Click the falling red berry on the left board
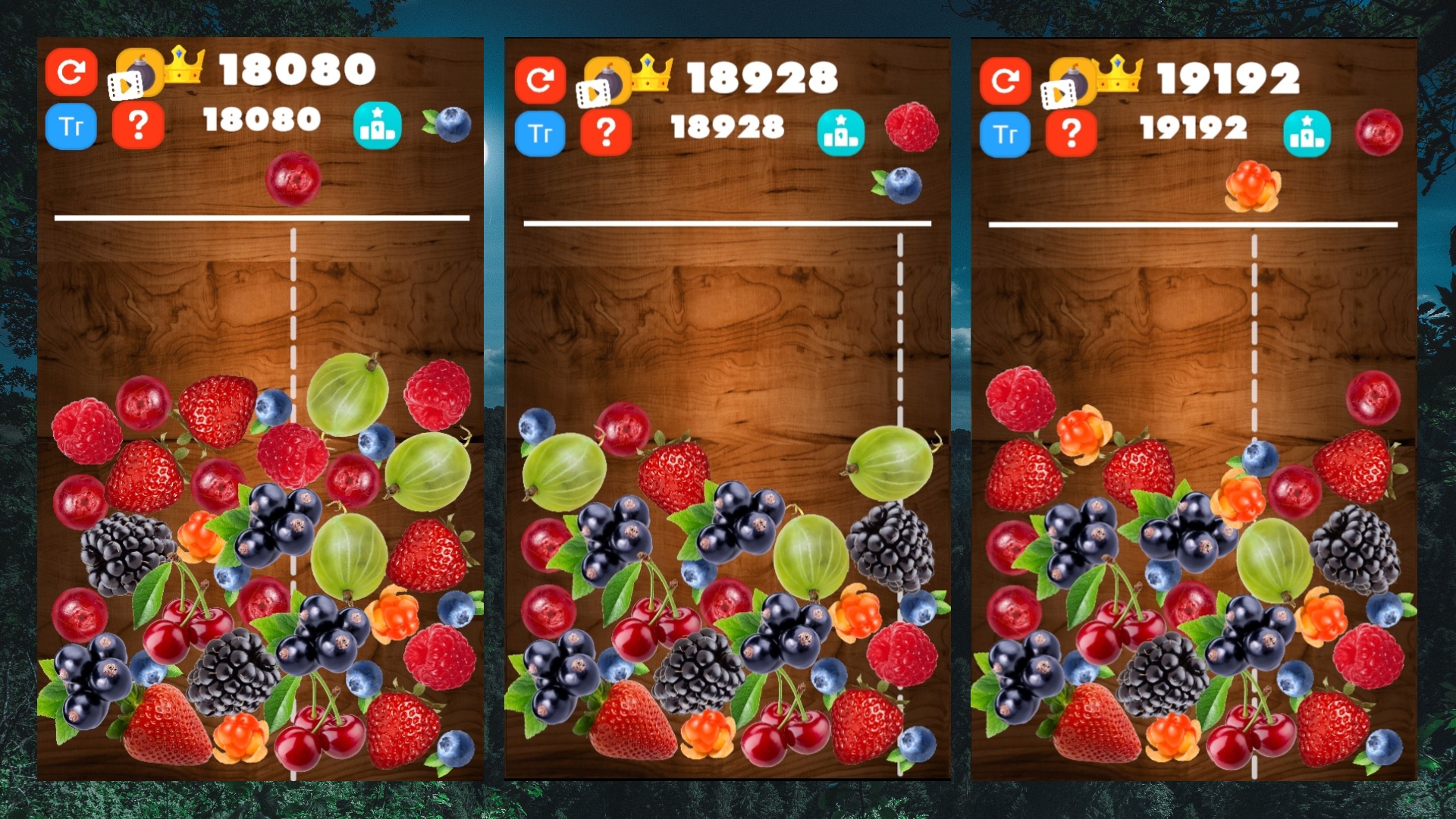Screen dimensions: 1456x819 (x=295, y=180)
